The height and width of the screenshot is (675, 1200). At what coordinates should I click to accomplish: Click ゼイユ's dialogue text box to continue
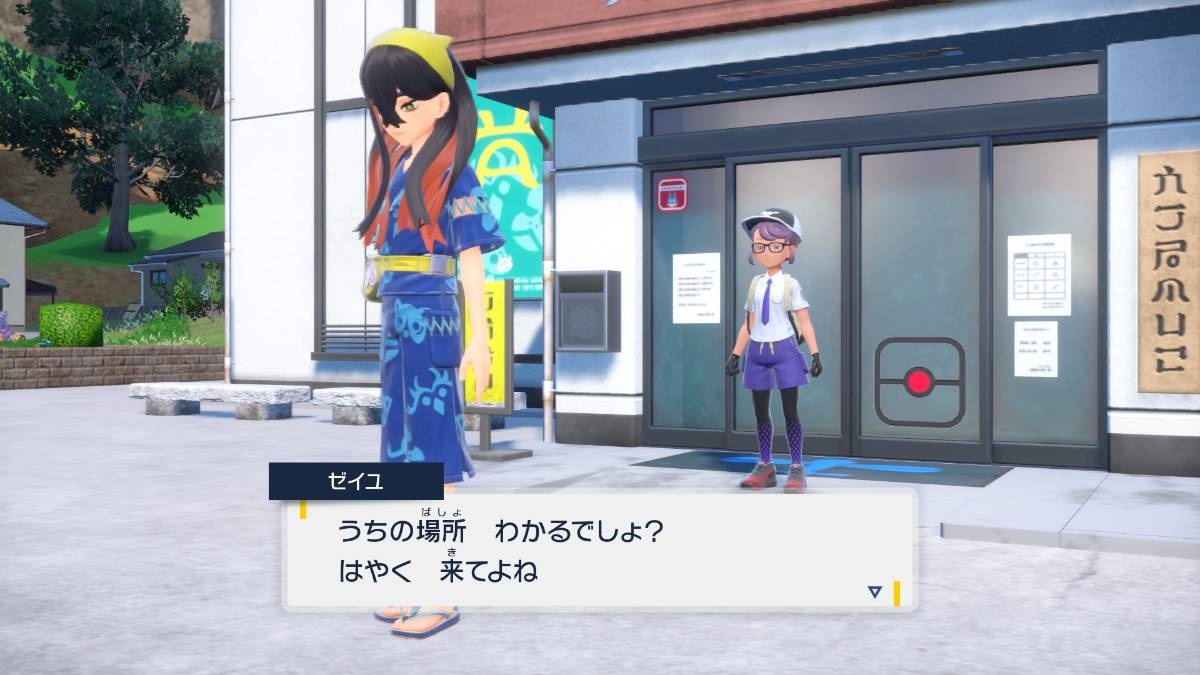600,550
